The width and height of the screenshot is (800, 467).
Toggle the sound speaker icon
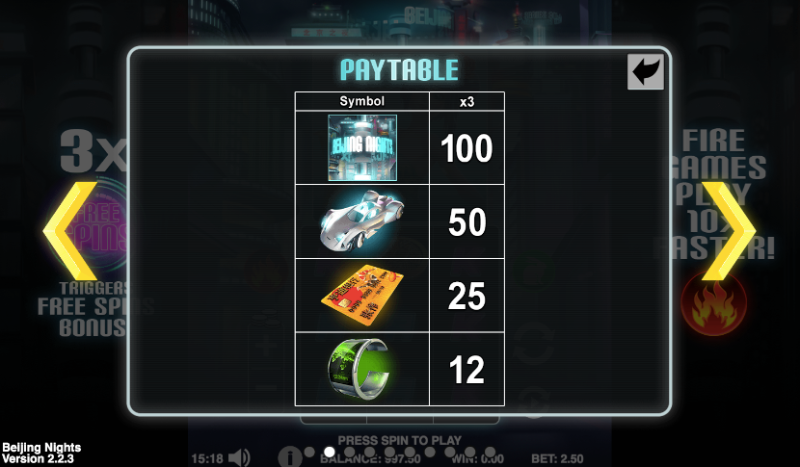point(239,458)
